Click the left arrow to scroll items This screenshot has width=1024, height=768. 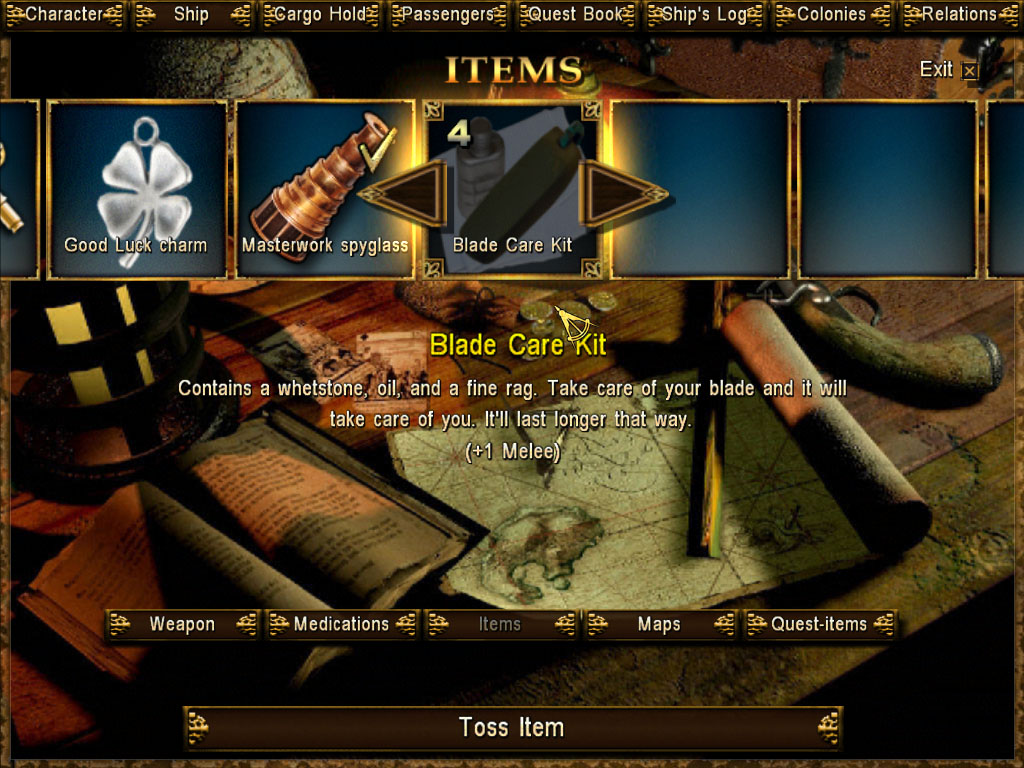click(x=403, y=193)
